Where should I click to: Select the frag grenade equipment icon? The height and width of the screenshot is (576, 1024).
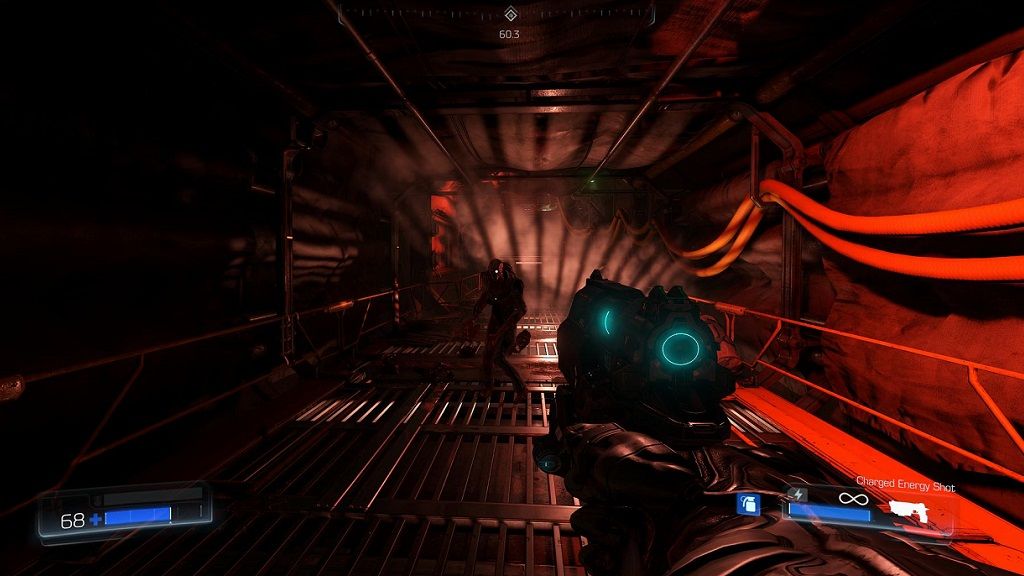(749, 505)
